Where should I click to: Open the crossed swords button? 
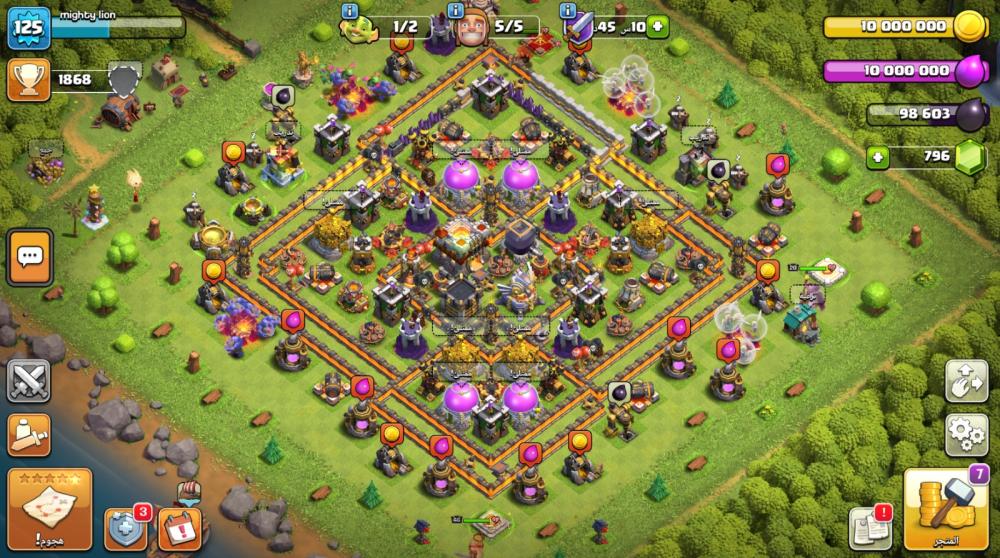click(x=29, y=381)
